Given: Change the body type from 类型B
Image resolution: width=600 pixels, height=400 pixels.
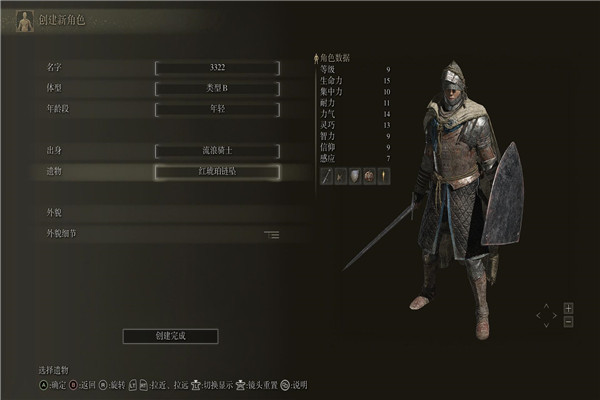Looking at the screenshot, I should [217, 88].
